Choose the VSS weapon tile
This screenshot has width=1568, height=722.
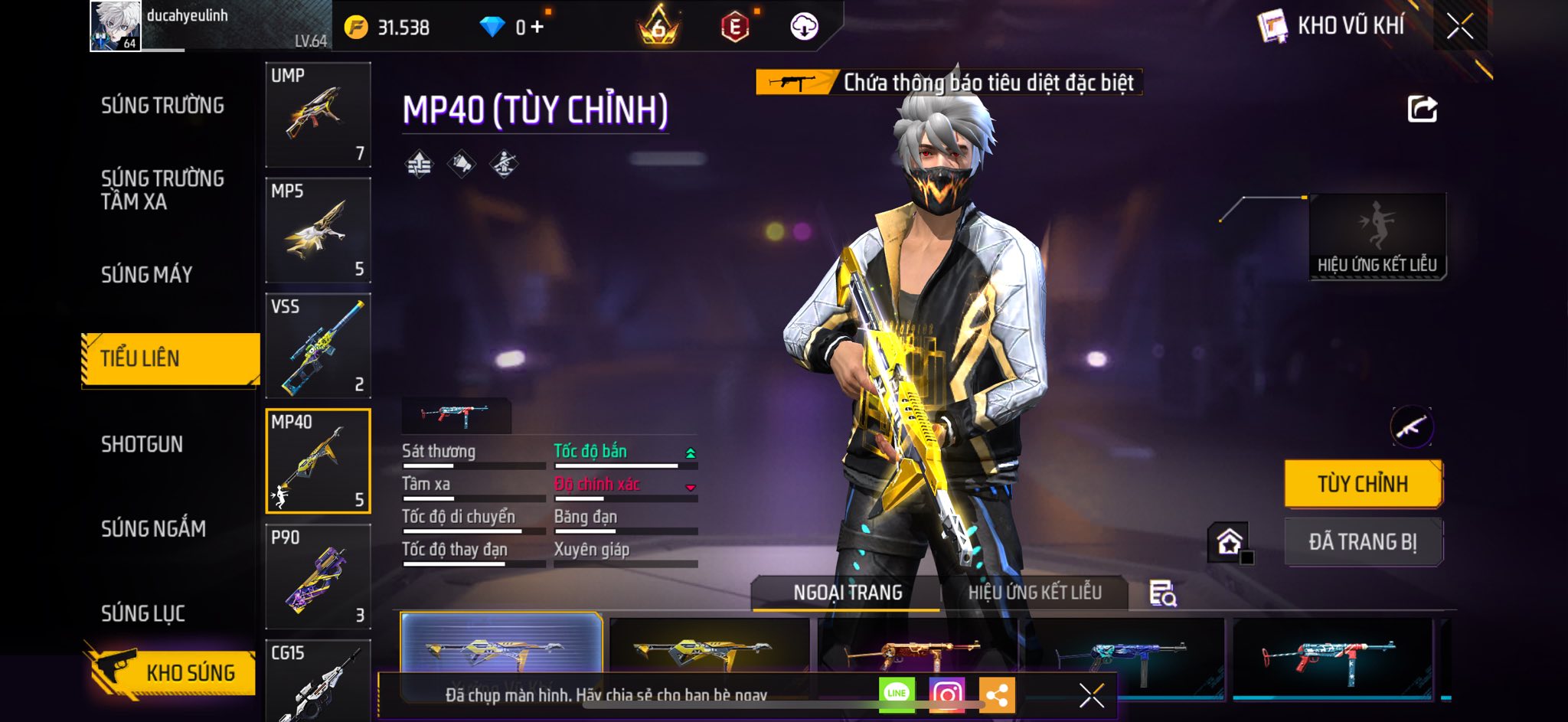[318, 346]
